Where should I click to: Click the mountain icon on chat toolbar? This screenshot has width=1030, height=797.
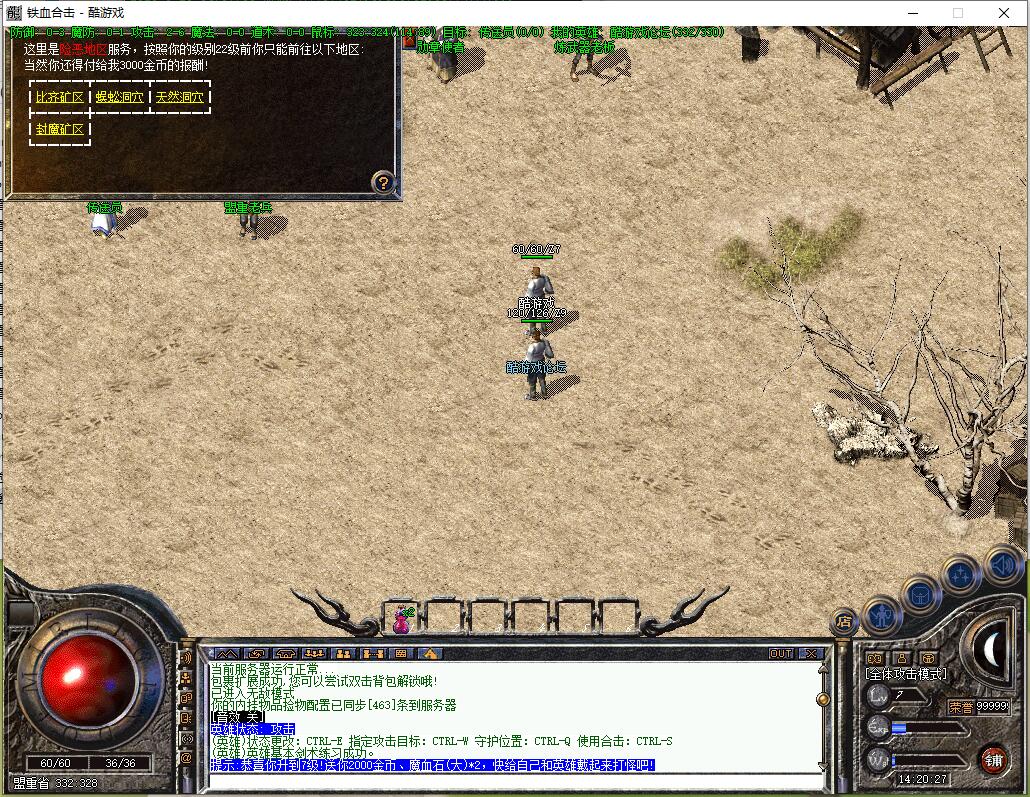click(x=227, y=654)
